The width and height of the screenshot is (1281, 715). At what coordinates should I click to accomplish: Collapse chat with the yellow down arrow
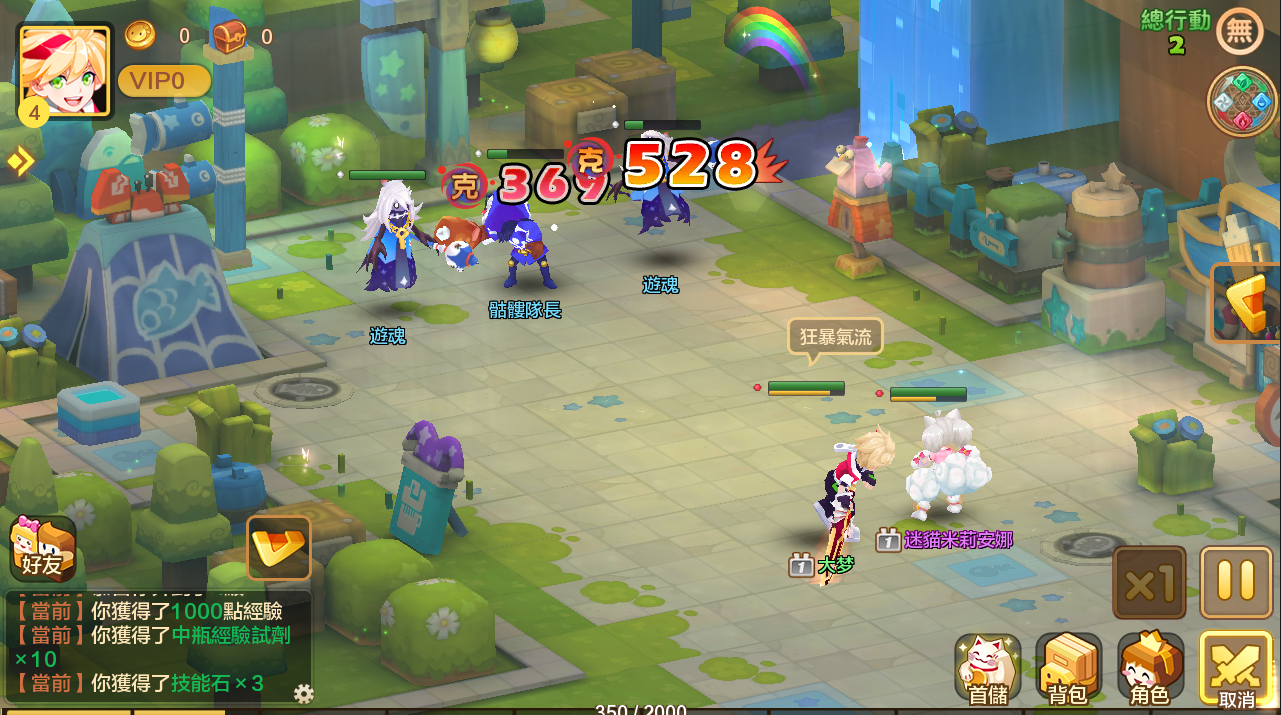click(x=278, y=547)
